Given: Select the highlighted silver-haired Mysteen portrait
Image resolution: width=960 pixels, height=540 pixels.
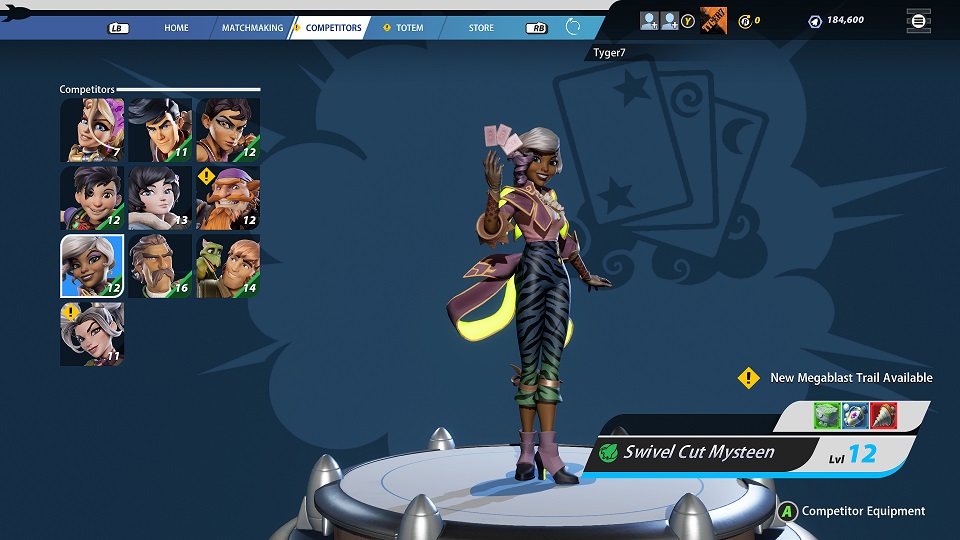Looking at the screenshot, I should tap(92, 266).
